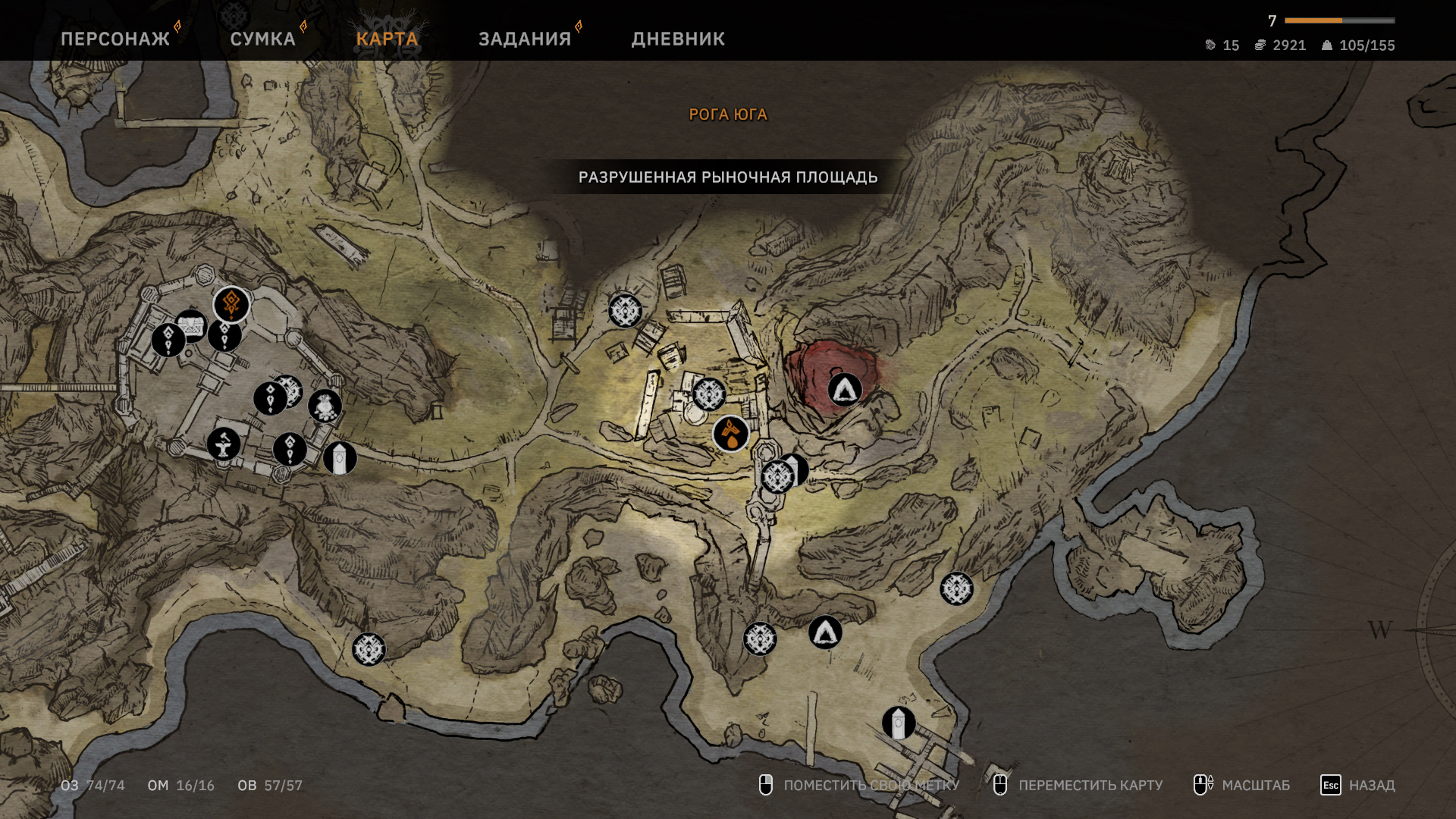Open the ДНЕВНИК journal tab
Screen dimensions: 1456x819
(678, 39)
